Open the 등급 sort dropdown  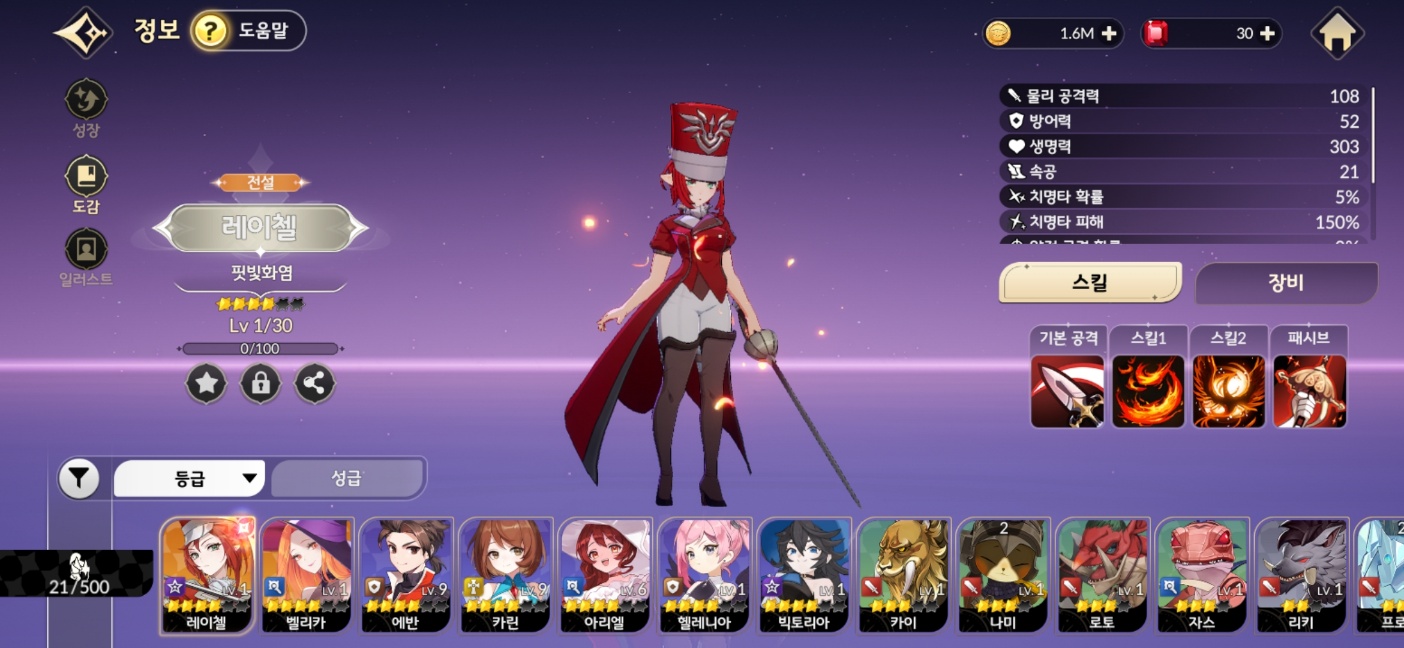point(189,479)
